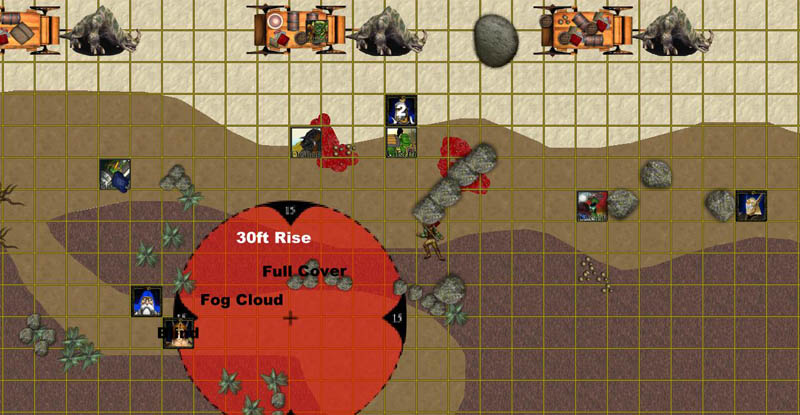Select the green orc portrait token
Image resolution: width=800 pixels, height=415 pixels.
(x=401, y=142)
